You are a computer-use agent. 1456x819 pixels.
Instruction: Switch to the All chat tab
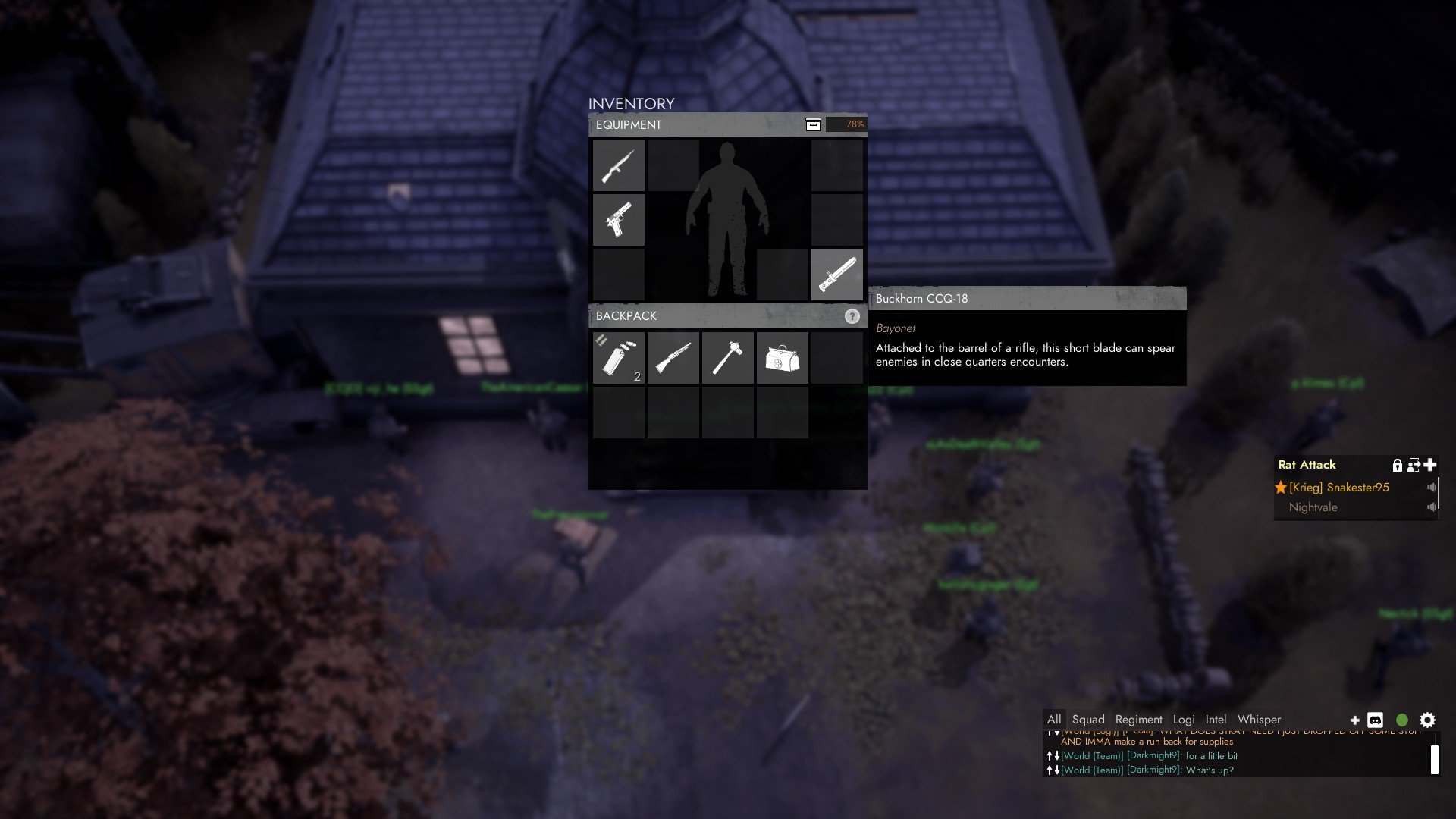click(x=1054, y=720)
